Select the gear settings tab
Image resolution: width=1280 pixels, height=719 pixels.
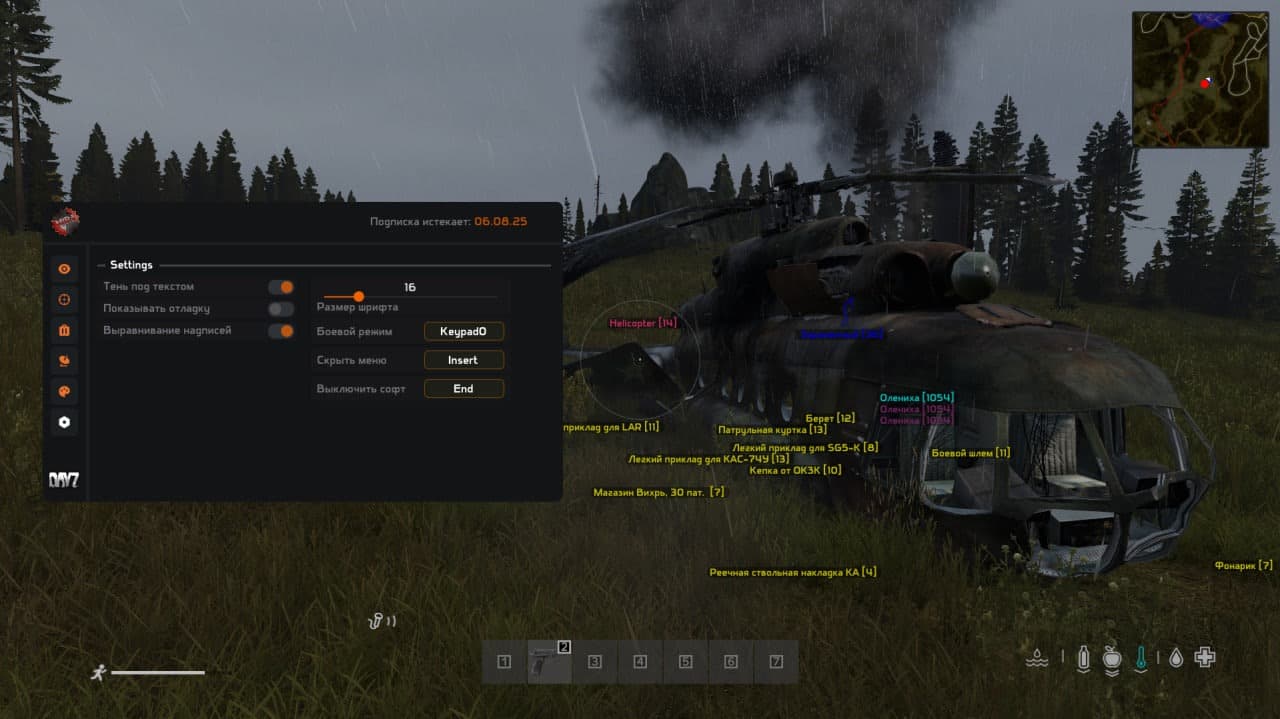pos(65,422)
